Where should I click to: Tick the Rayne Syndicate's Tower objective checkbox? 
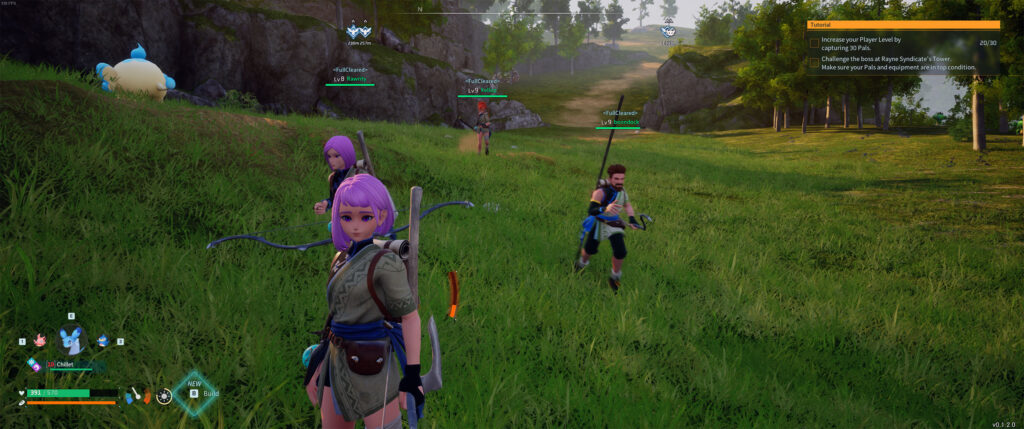[x=814, y=62]
